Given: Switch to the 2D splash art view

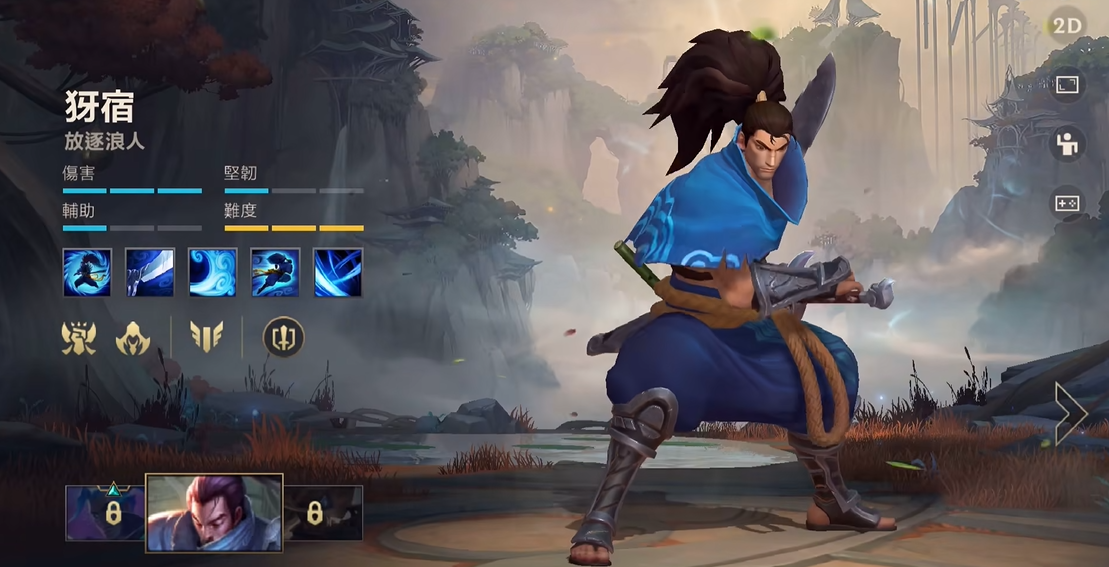Looking at the screenshot, I should click(x=1067, y=26).
